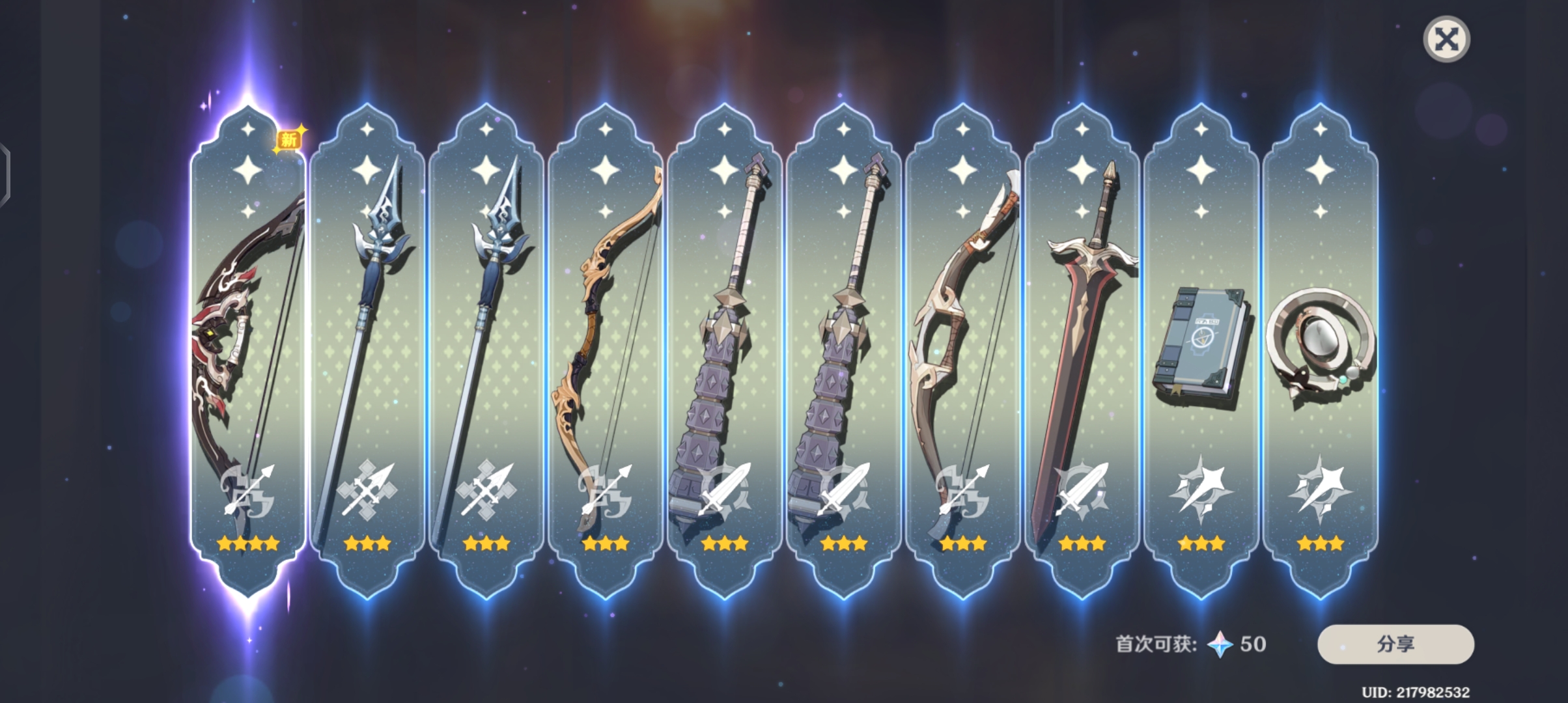The width and height of the screenshot is (1568, 703).
Task: Choose the golden ornate bow card
Action: (605, 351)
